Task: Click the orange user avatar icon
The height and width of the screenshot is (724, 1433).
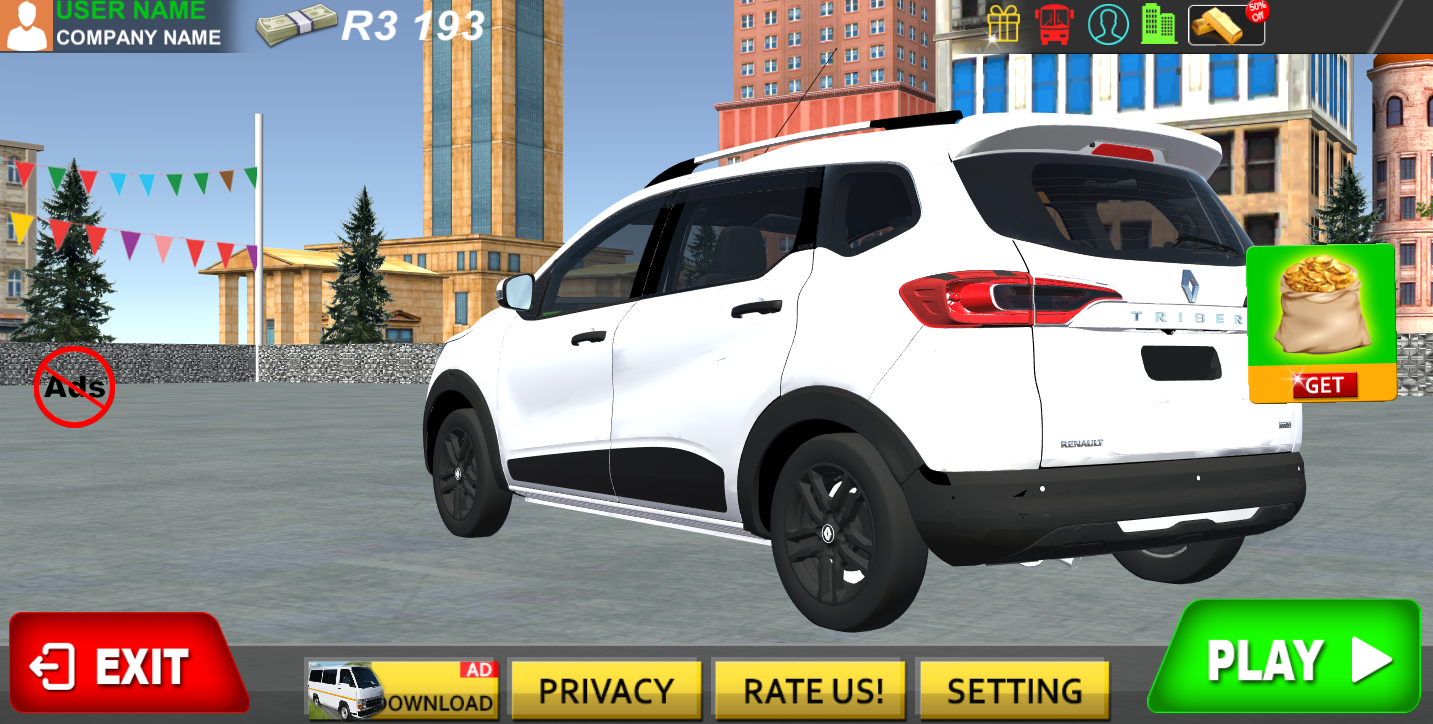Action: [x=26, y=24]
